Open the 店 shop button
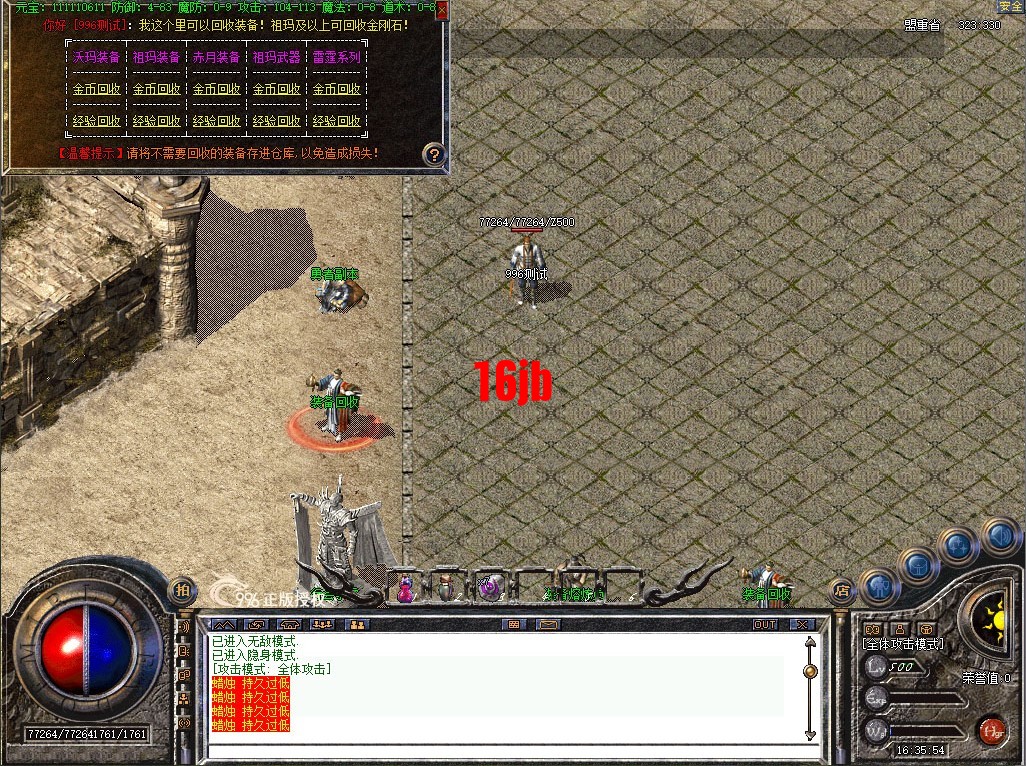This screenshot has height=766, width=1026. coord(841,590)
